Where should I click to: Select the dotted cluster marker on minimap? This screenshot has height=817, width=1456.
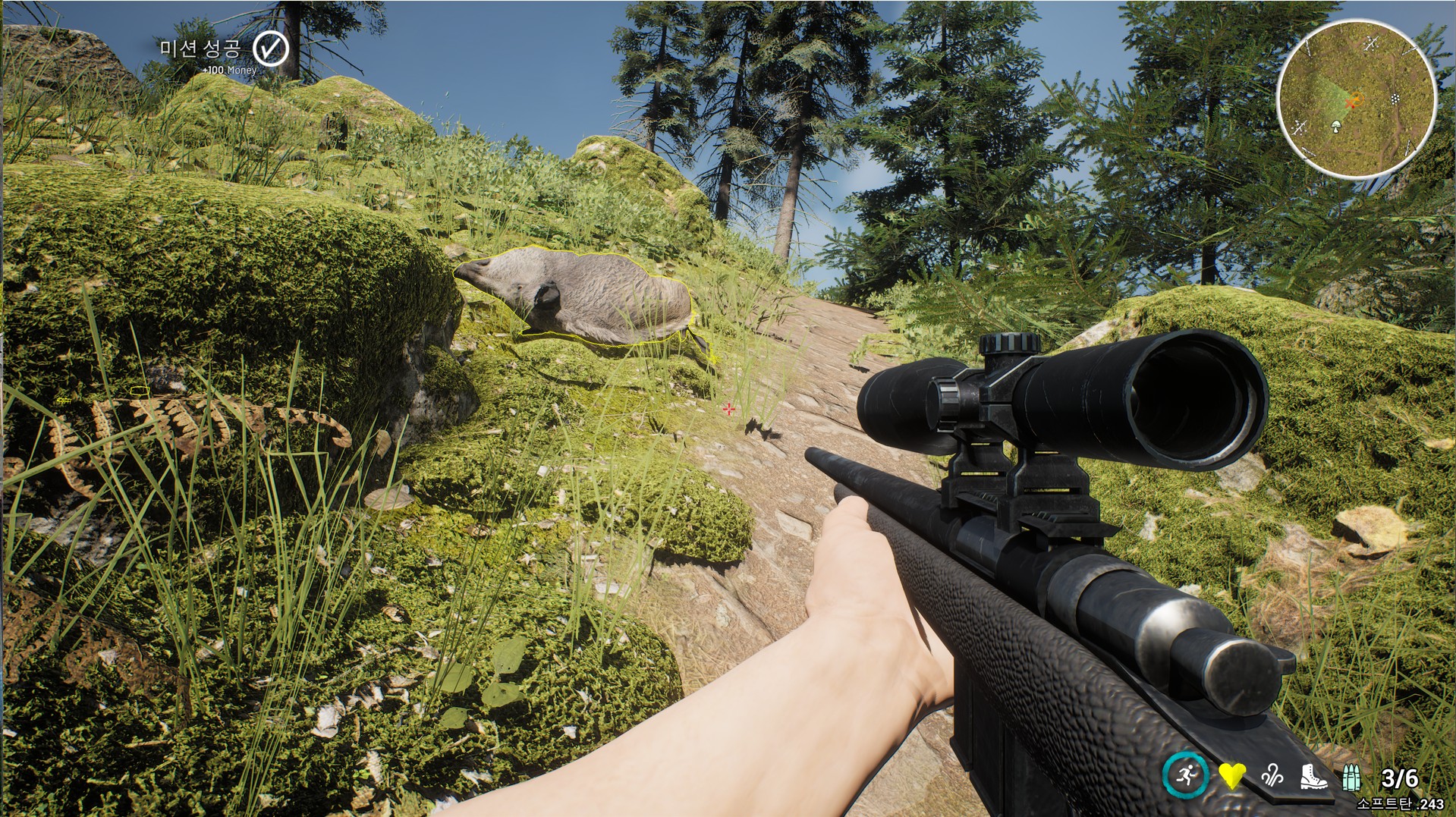click(1395, 99)
